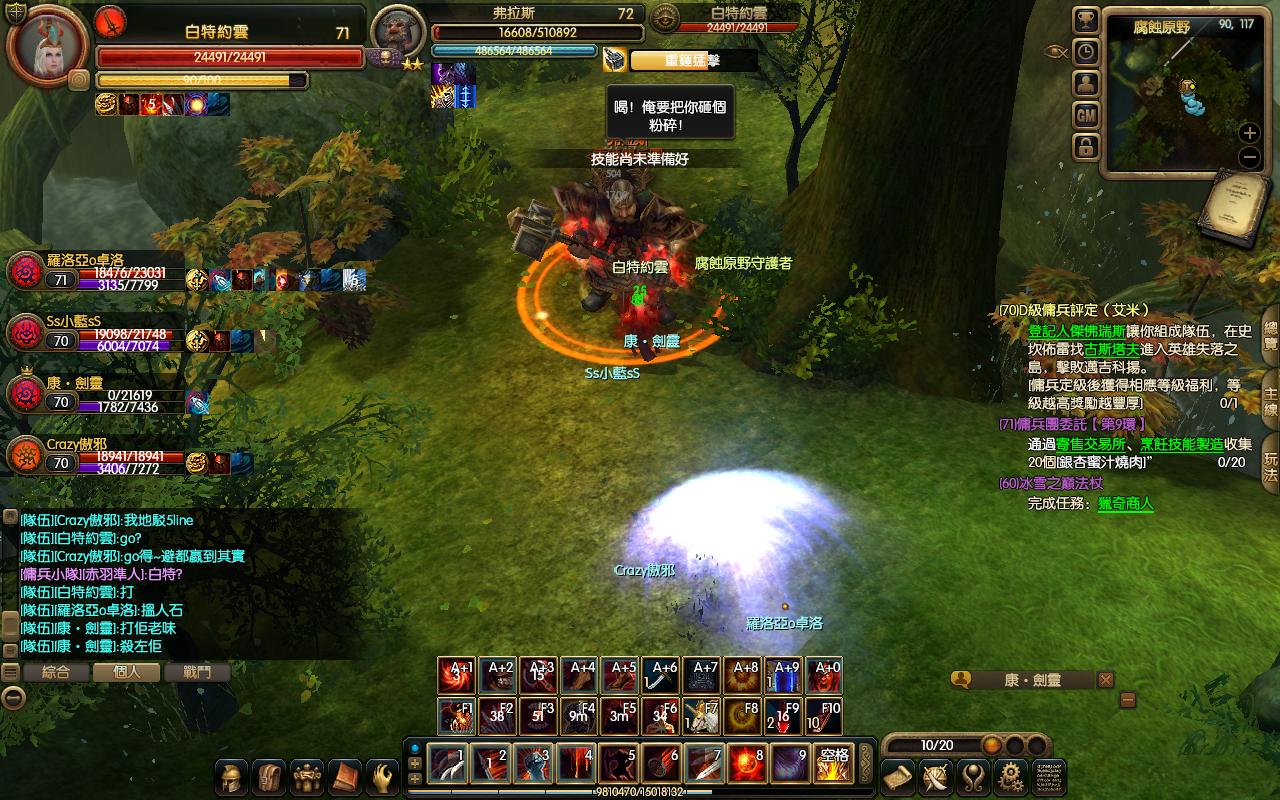
Task: Switch to the 綜合 chat tab
Action: (x=56, y=672)
